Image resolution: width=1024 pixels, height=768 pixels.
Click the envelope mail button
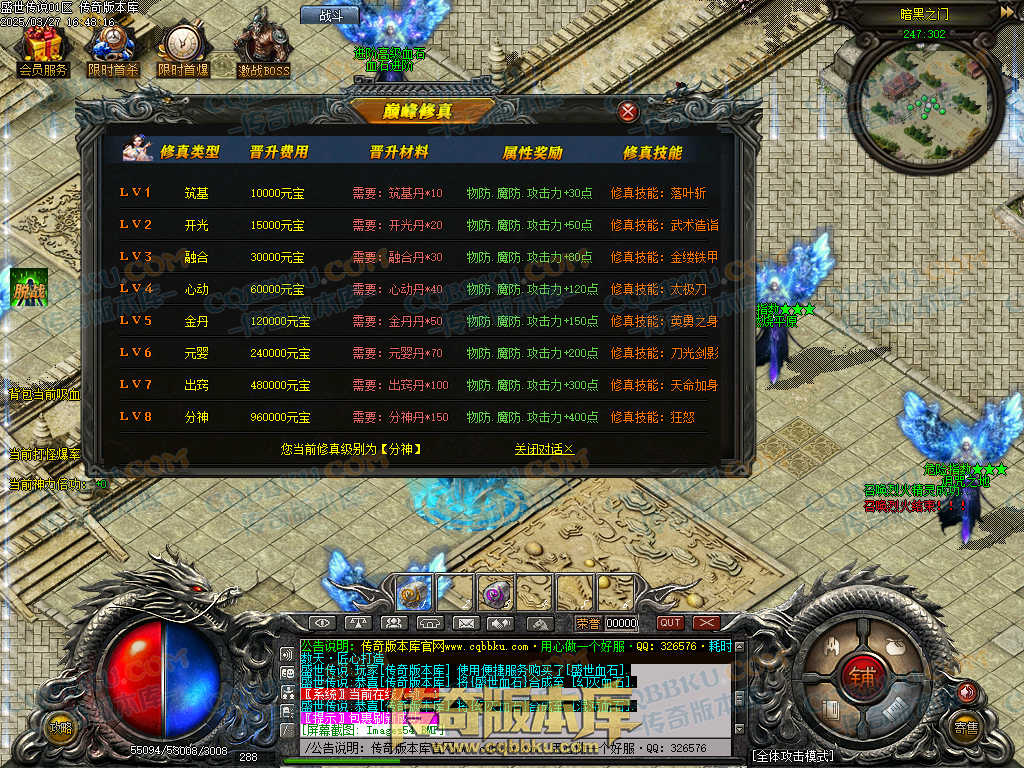click(464, 623)
